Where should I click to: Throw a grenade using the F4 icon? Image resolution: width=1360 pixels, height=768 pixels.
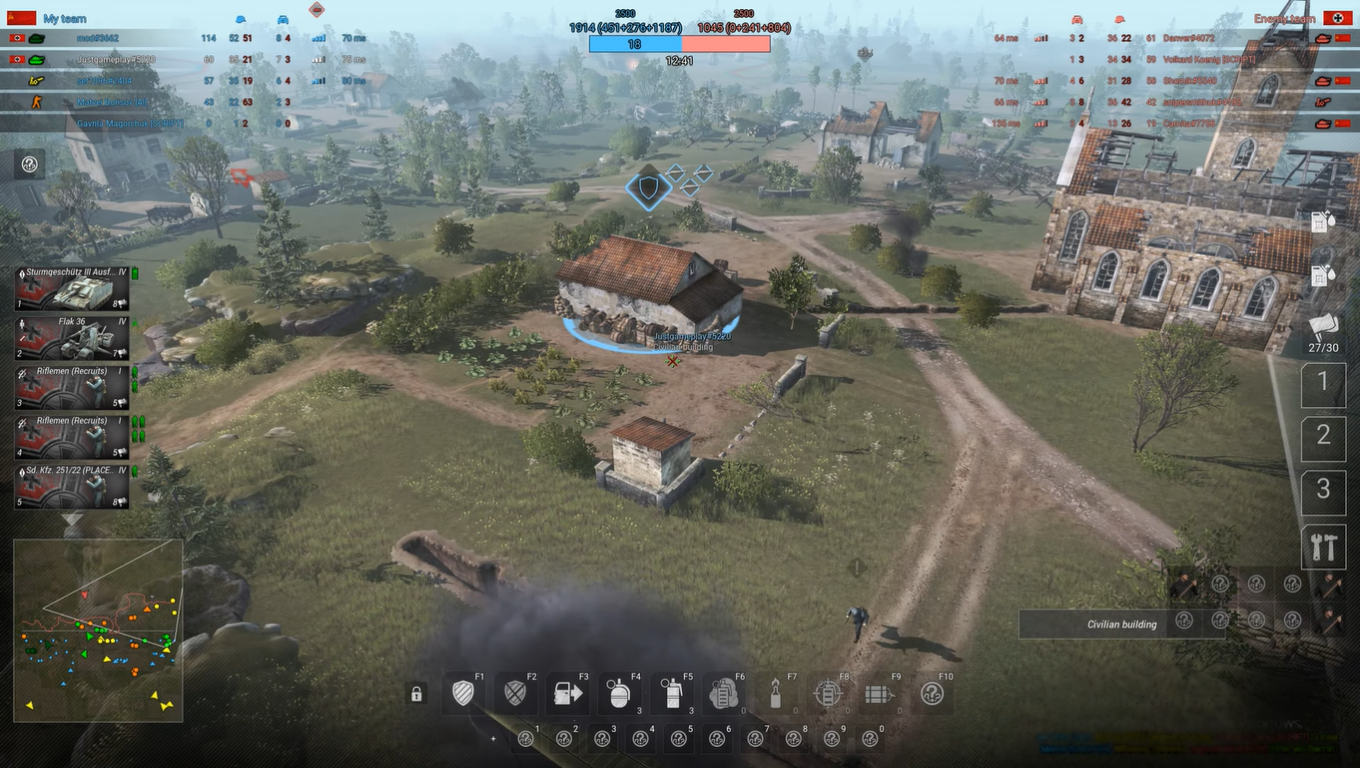click(619, 692)
